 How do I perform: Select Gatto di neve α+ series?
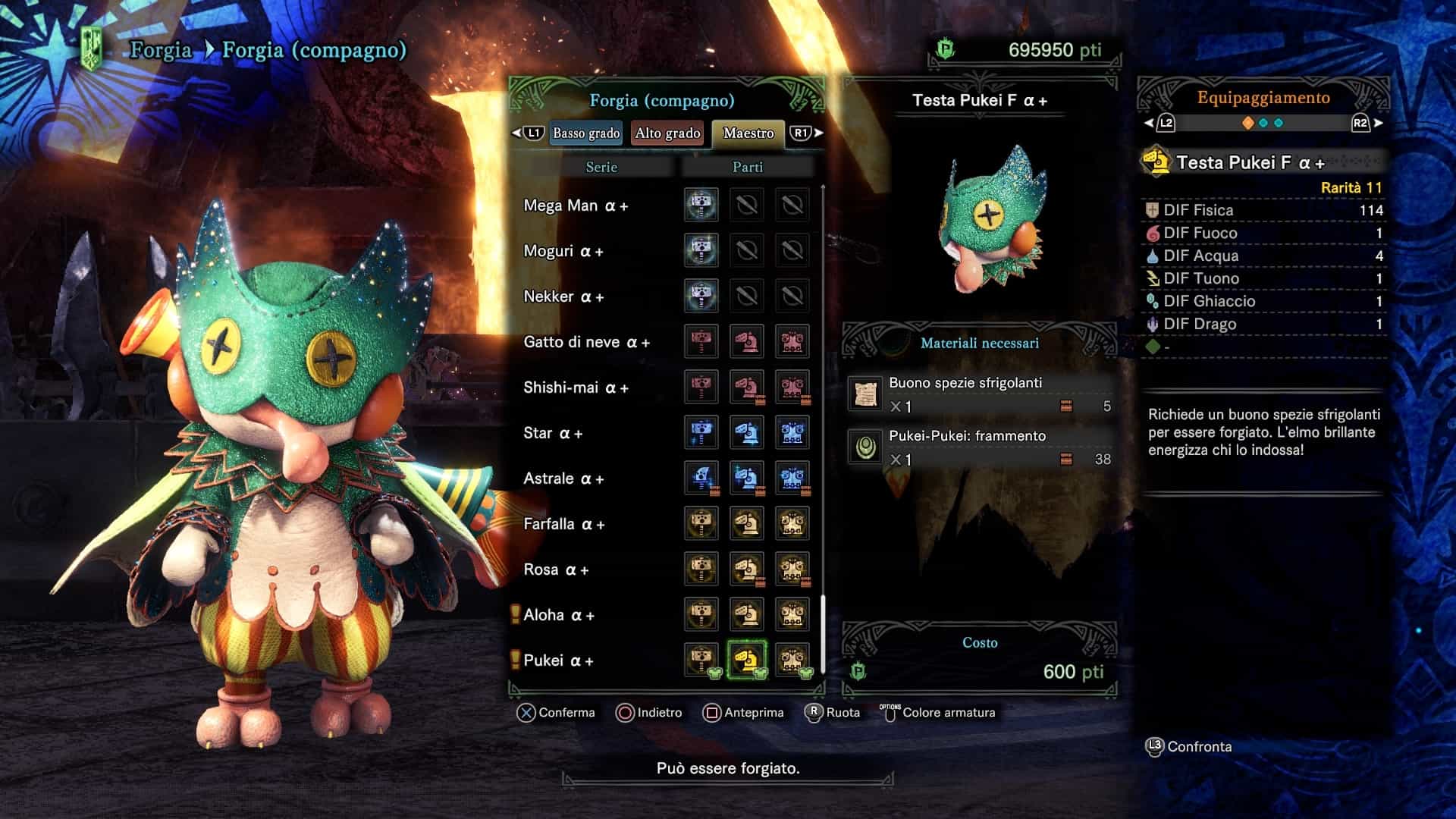[586, 342]
